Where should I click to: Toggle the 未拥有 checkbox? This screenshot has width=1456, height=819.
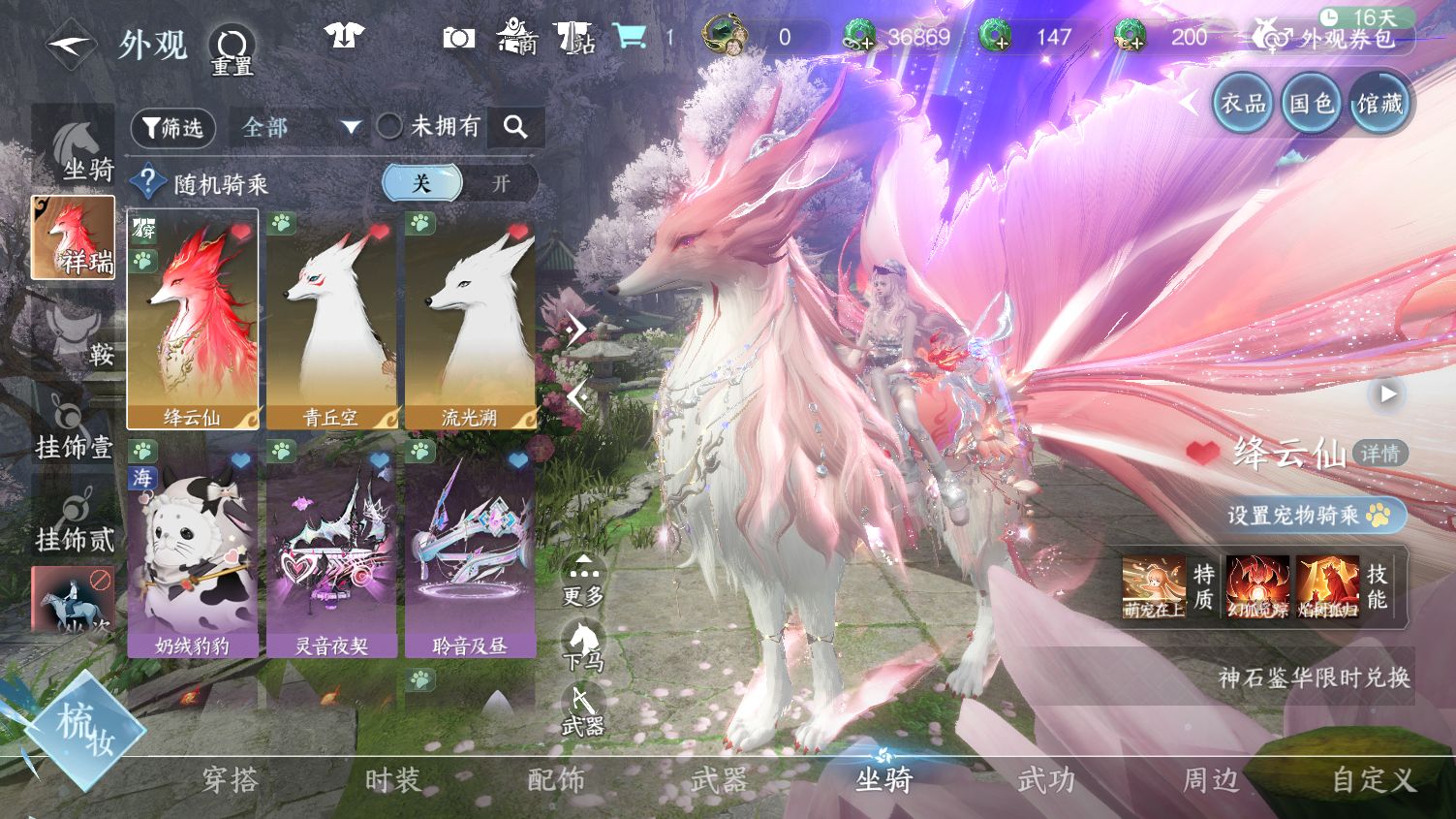coord(389,126)
